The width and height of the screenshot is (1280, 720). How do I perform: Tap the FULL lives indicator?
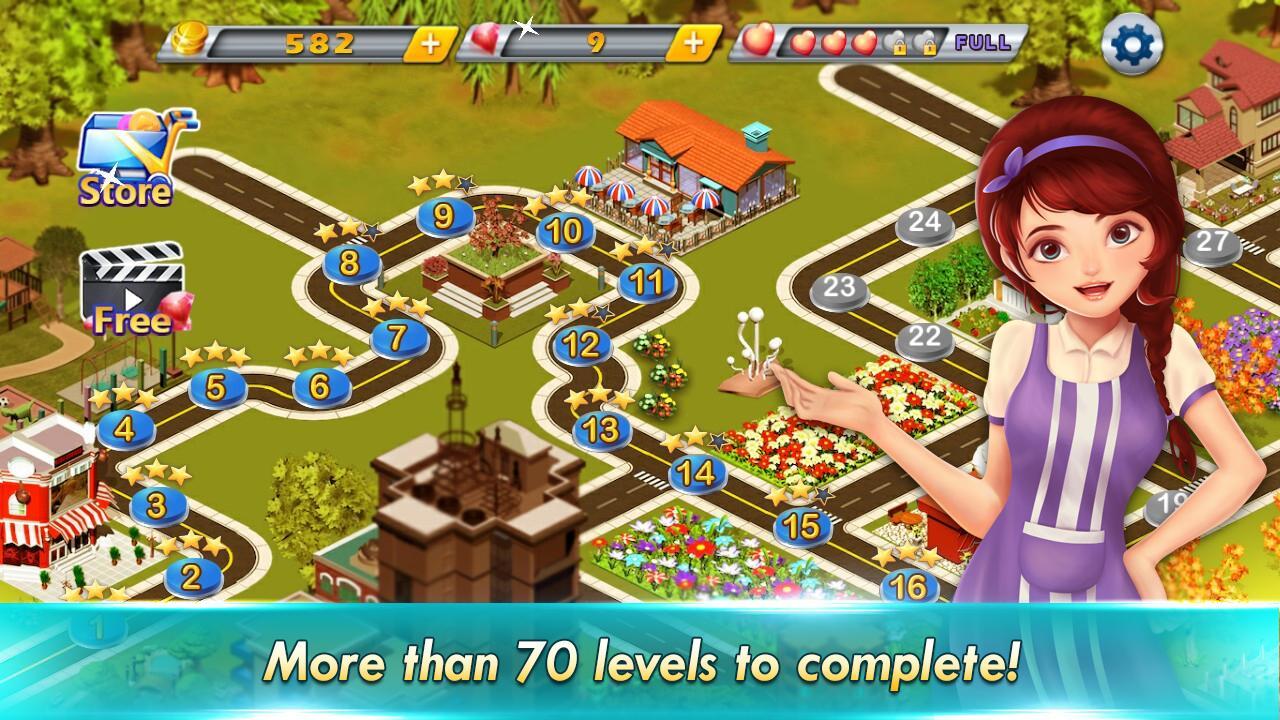pos(984,43)
